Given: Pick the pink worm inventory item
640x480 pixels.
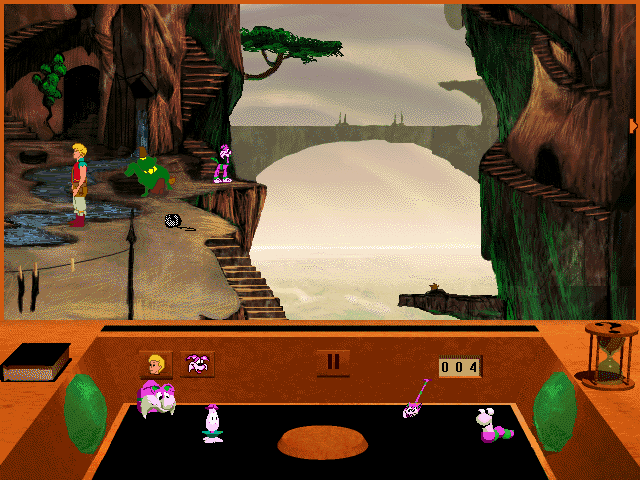Looking at the screenshot, I should click(492, 424).
